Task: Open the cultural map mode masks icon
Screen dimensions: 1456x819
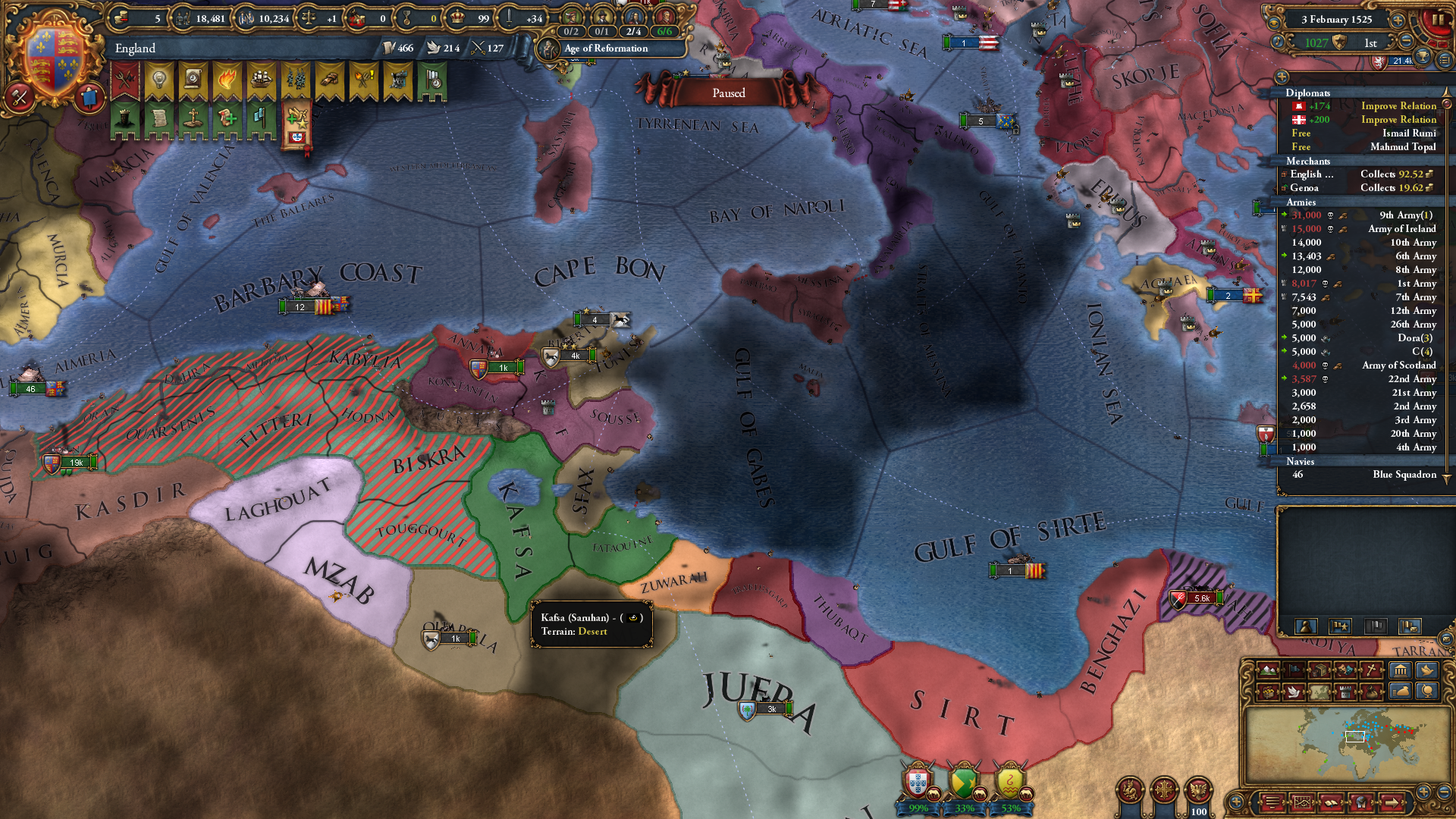Action: [1347, 671]
